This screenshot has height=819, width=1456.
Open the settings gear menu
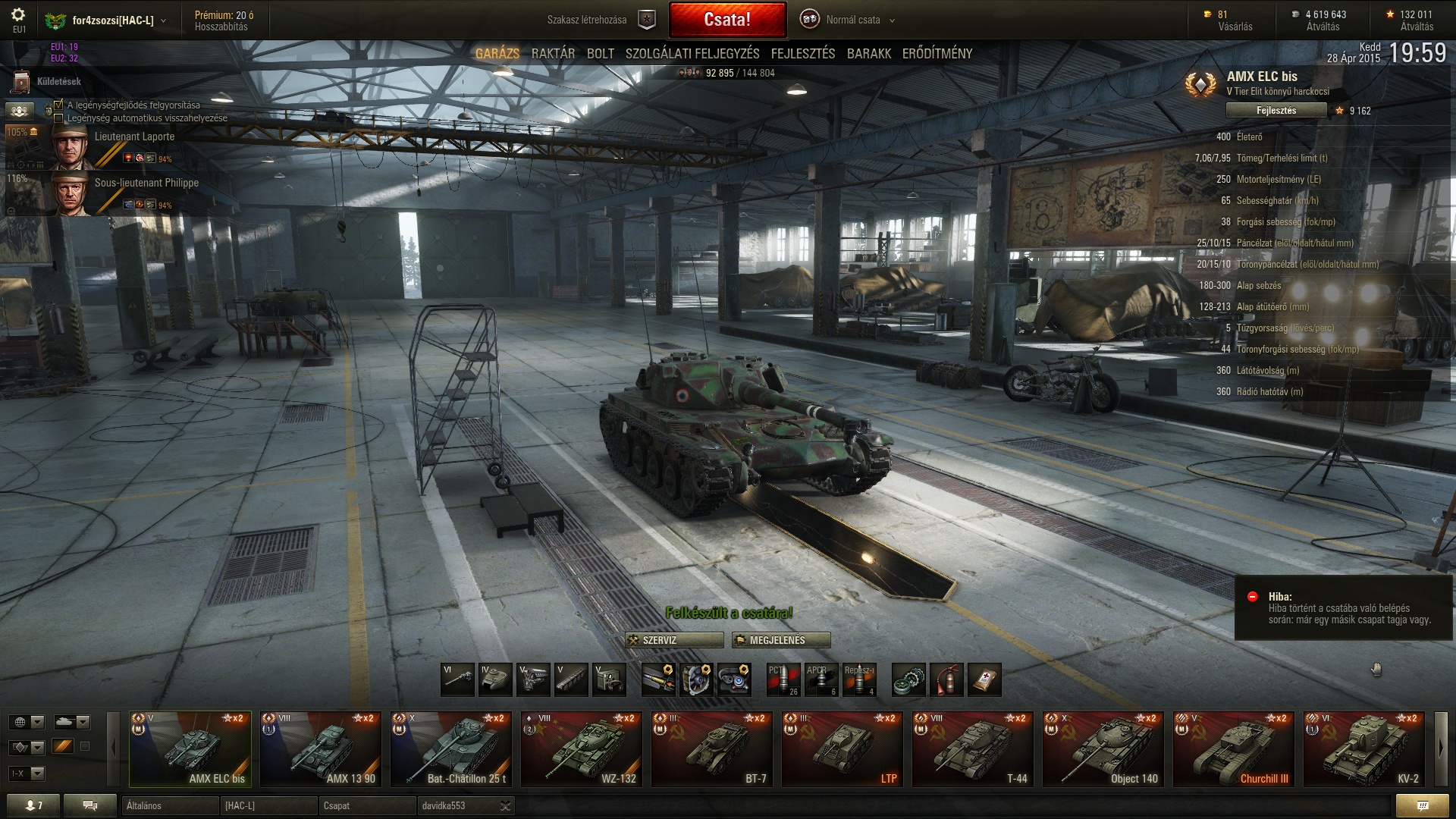pyautogui.click(x=19, y=15)
